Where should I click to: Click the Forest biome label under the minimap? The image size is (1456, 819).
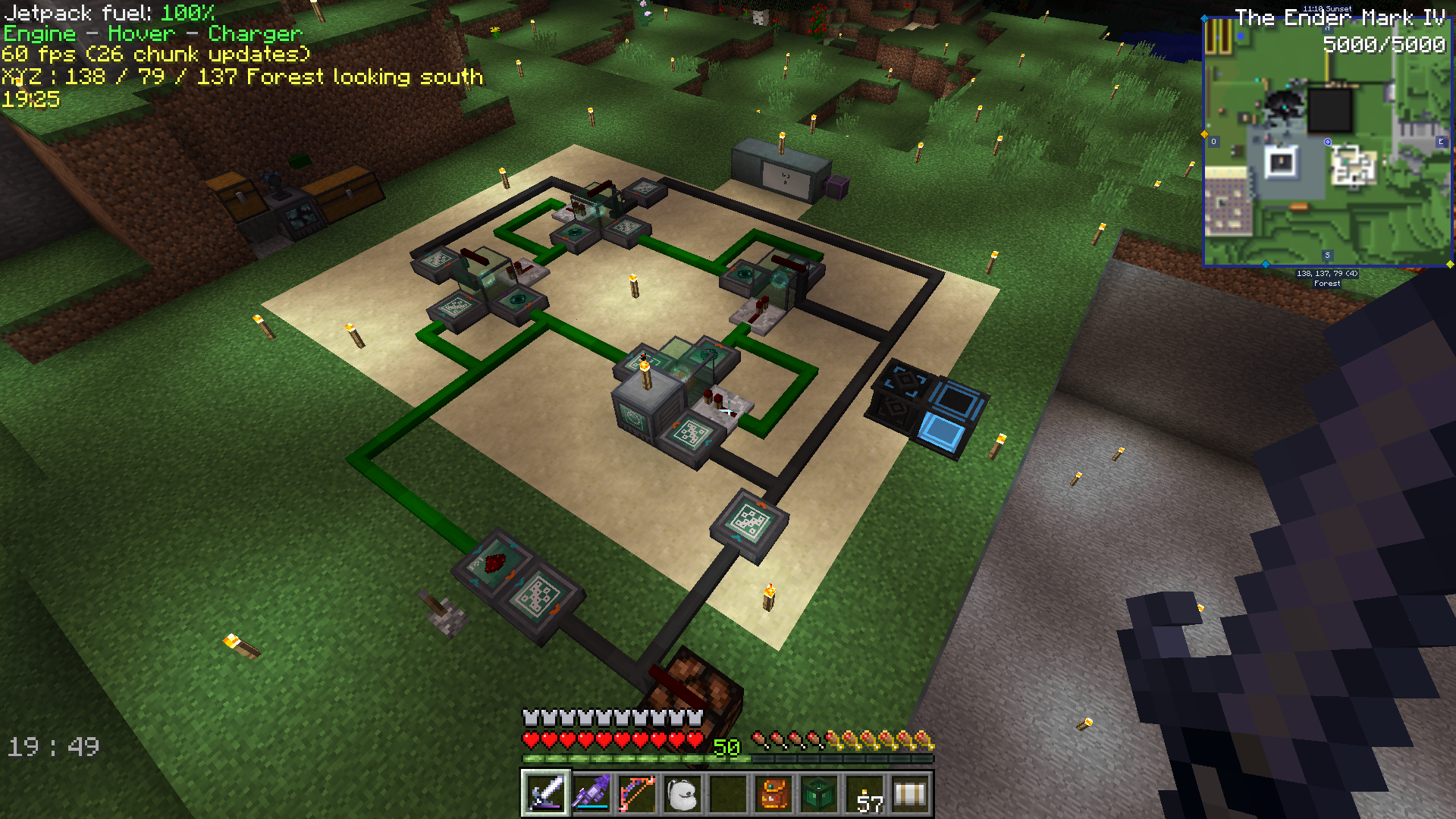click(x=1326, y=283)
